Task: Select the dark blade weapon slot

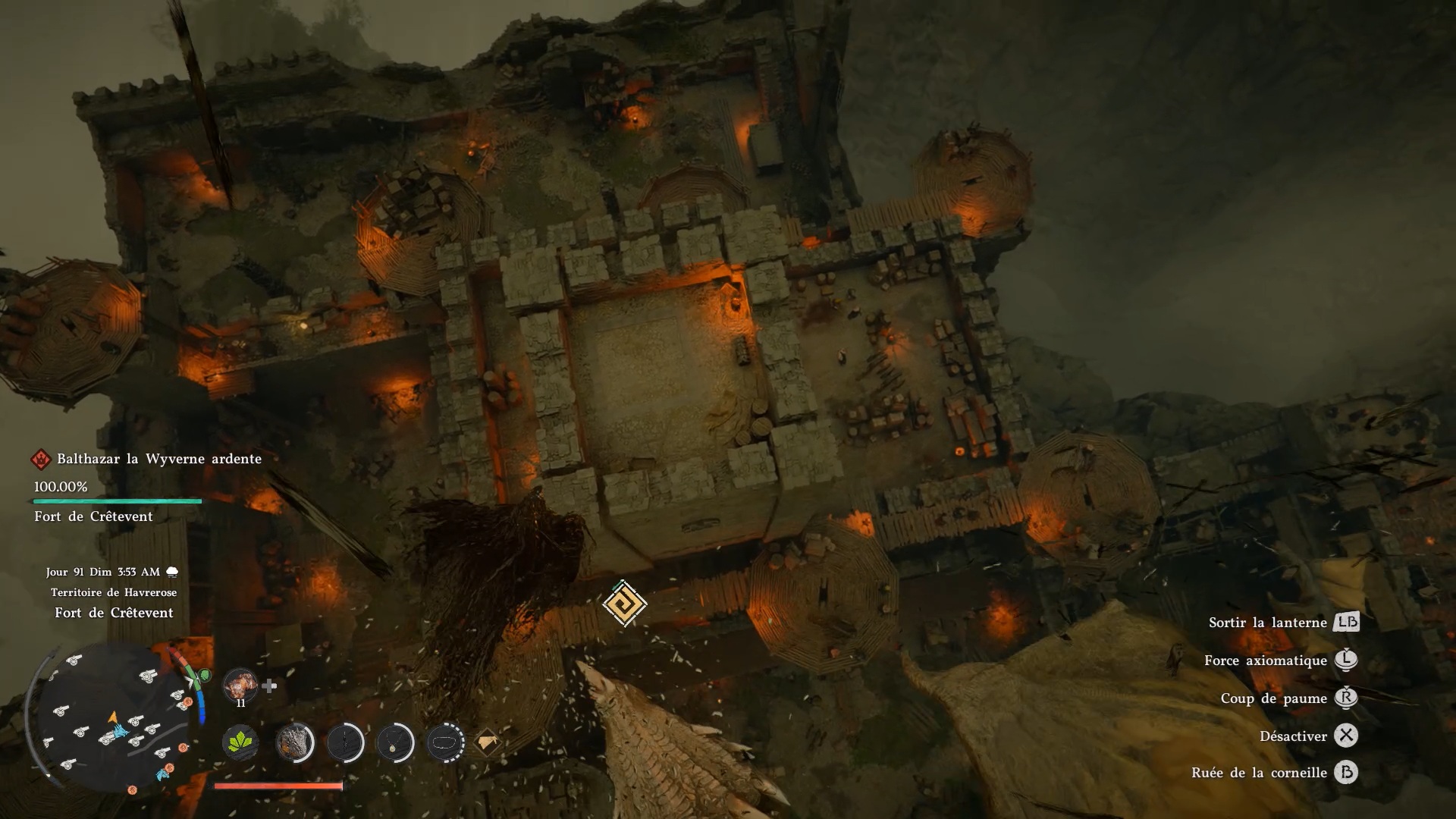Action: tap(345, 742)
